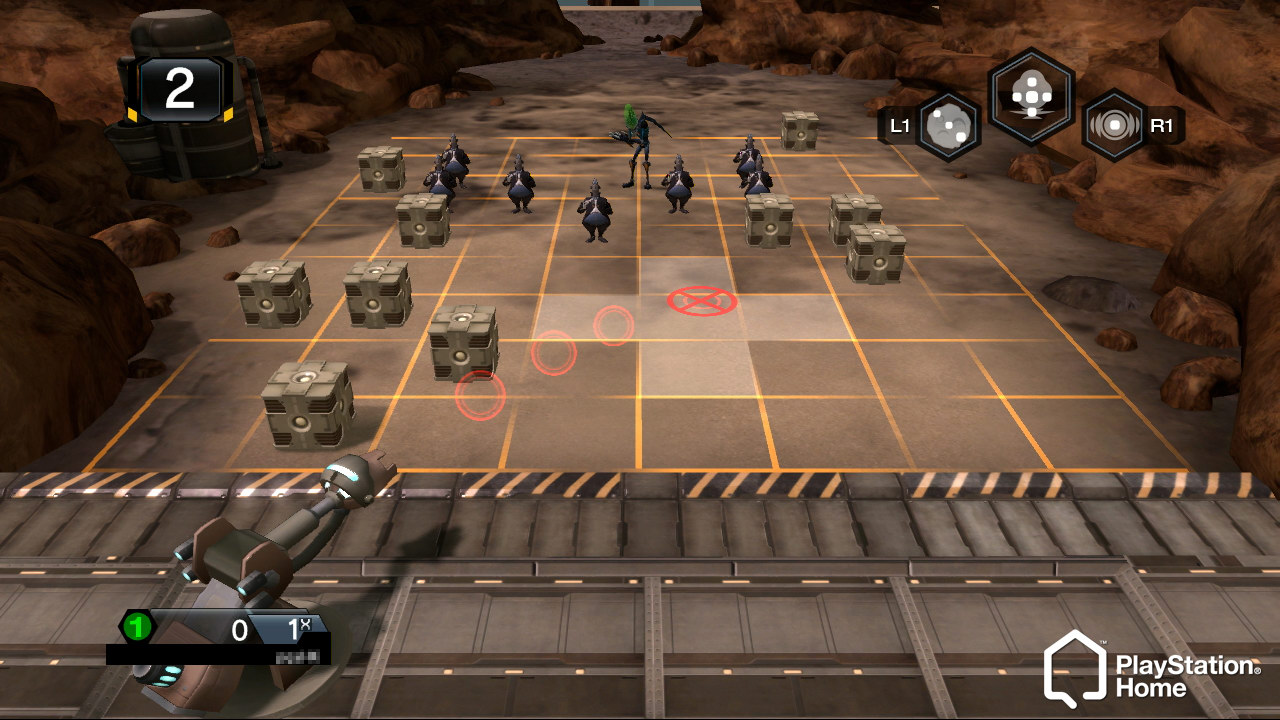Activate the concentric shockwave shot icon
The width and height of the screenshot is (1280, 720).
pyautogui.click(x=1114, y=126)
